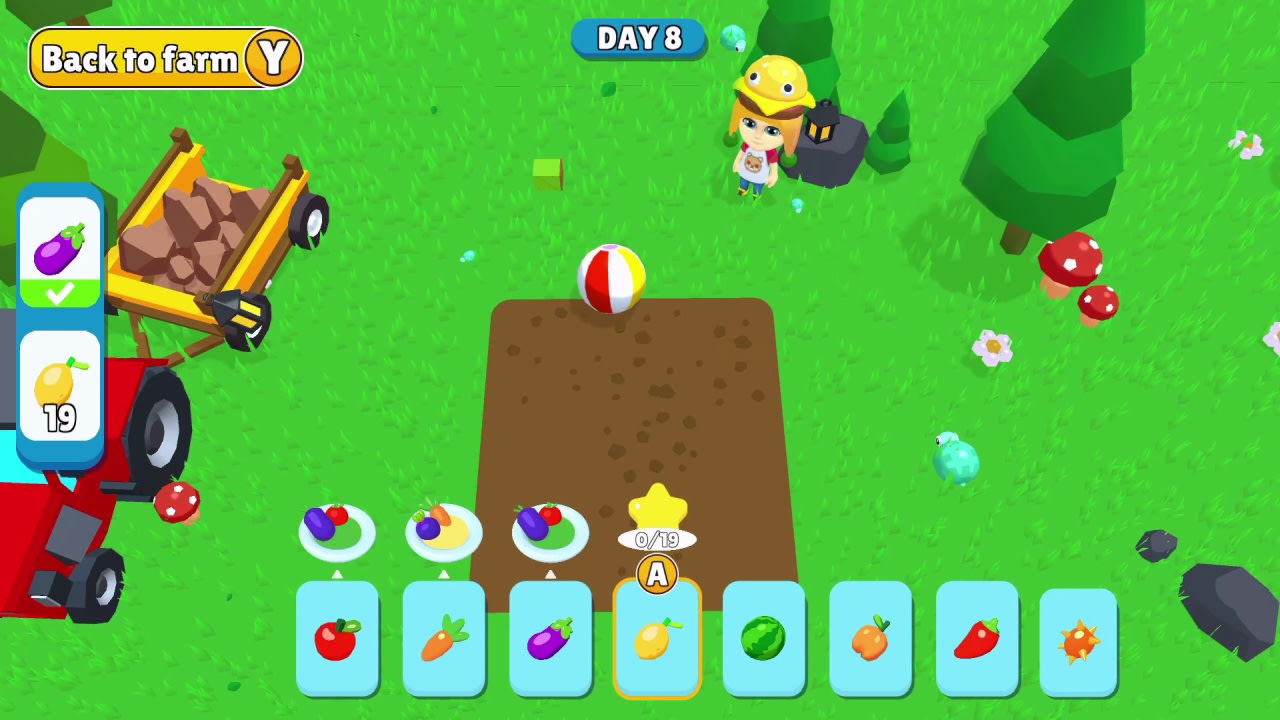The image size is (1280, 720).
Task: Click the DAY 8 banner
Action: tap(639, 40)
